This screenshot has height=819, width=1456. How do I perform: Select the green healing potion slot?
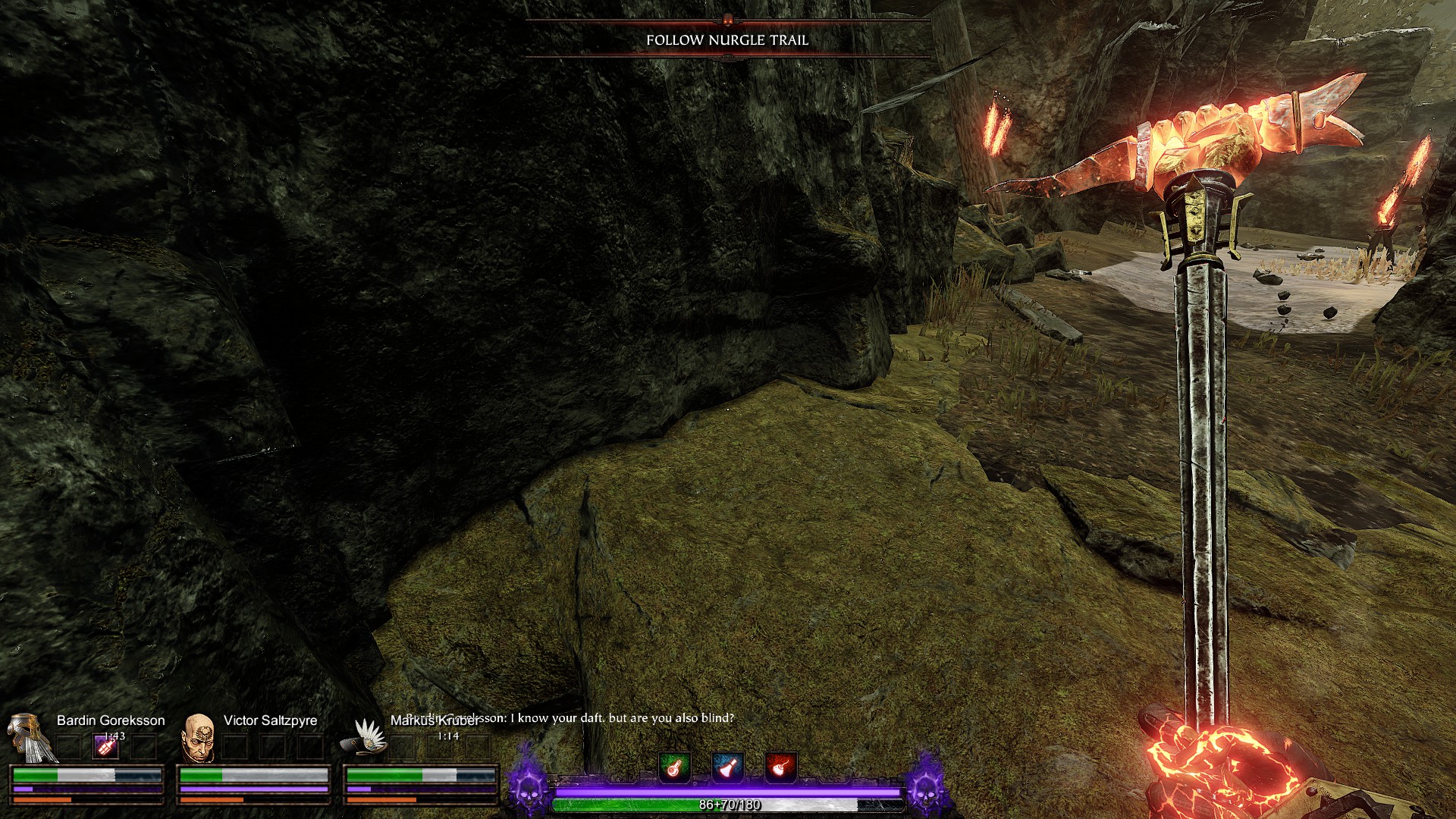[674, 767]
